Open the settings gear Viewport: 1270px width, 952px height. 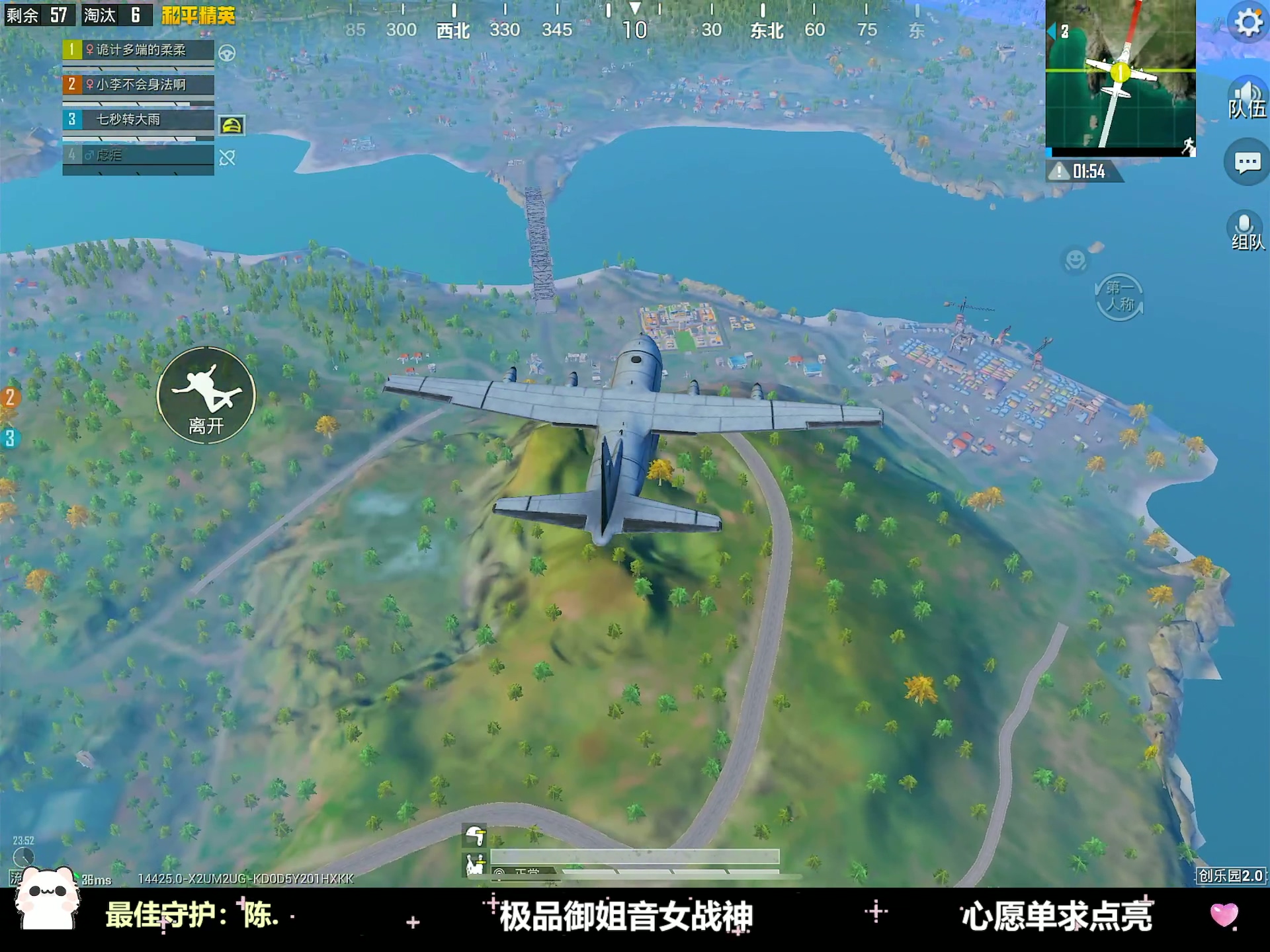(1248, 23)
